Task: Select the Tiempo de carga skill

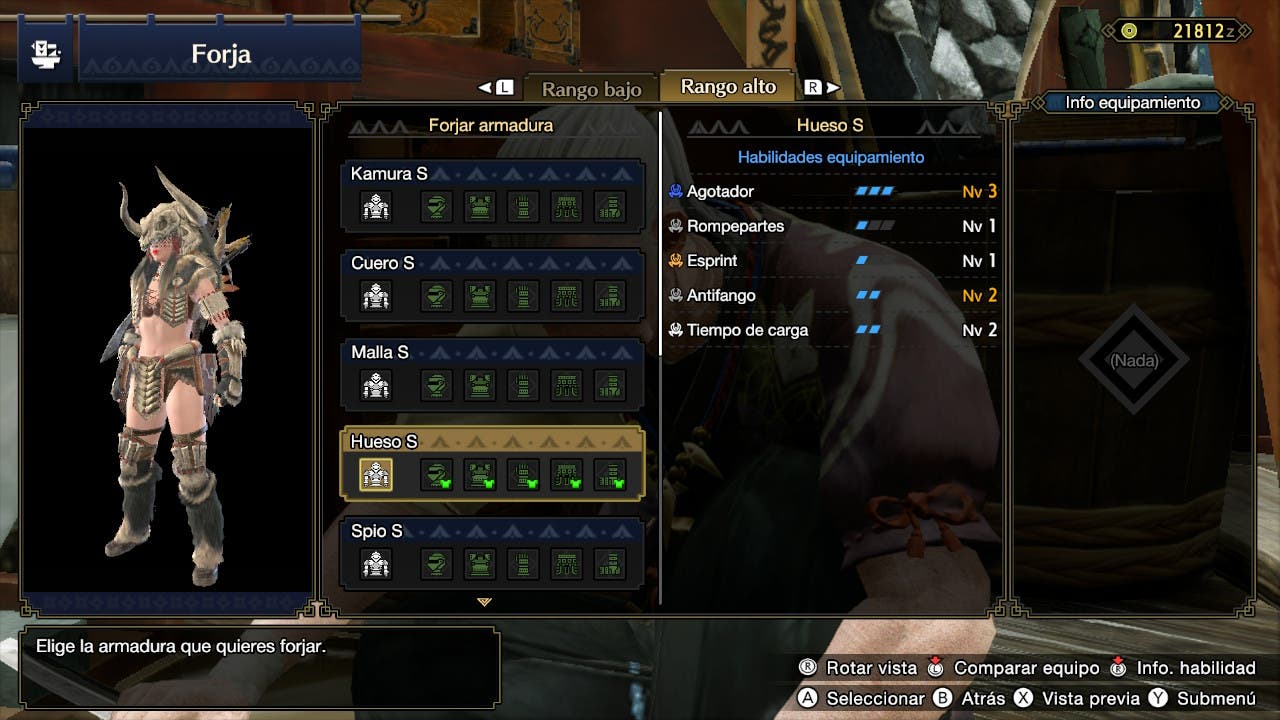Action: 832,330
